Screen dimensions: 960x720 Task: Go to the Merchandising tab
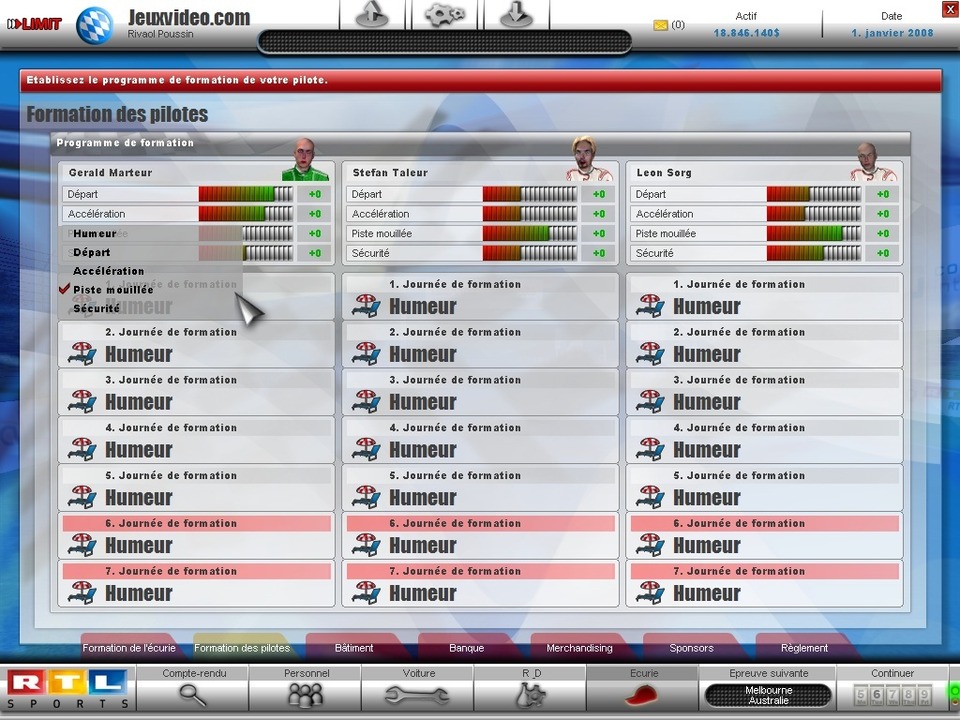(579, 648)
